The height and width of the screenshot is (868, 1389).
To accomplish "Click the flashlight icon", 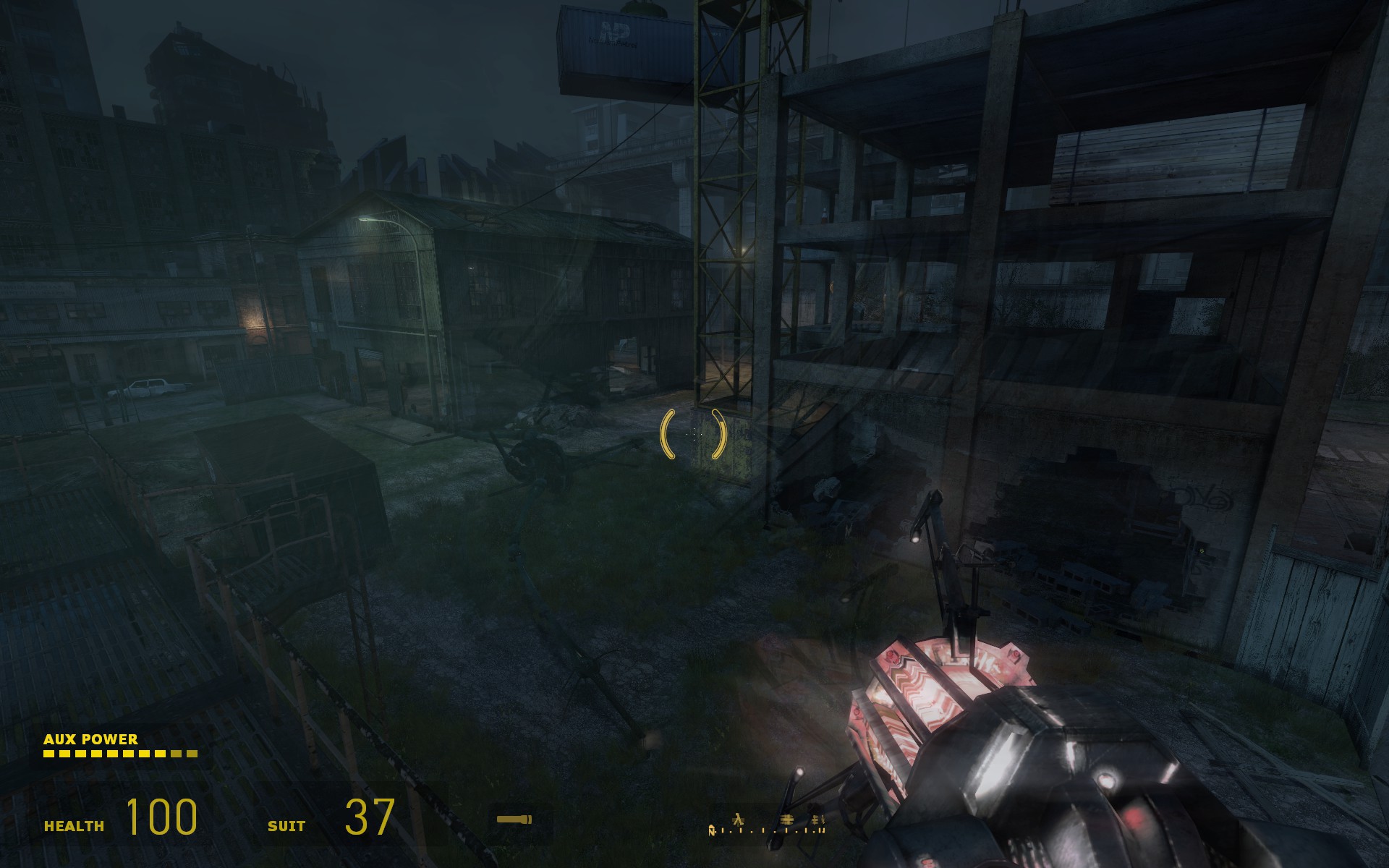I will tap(514, 820).
